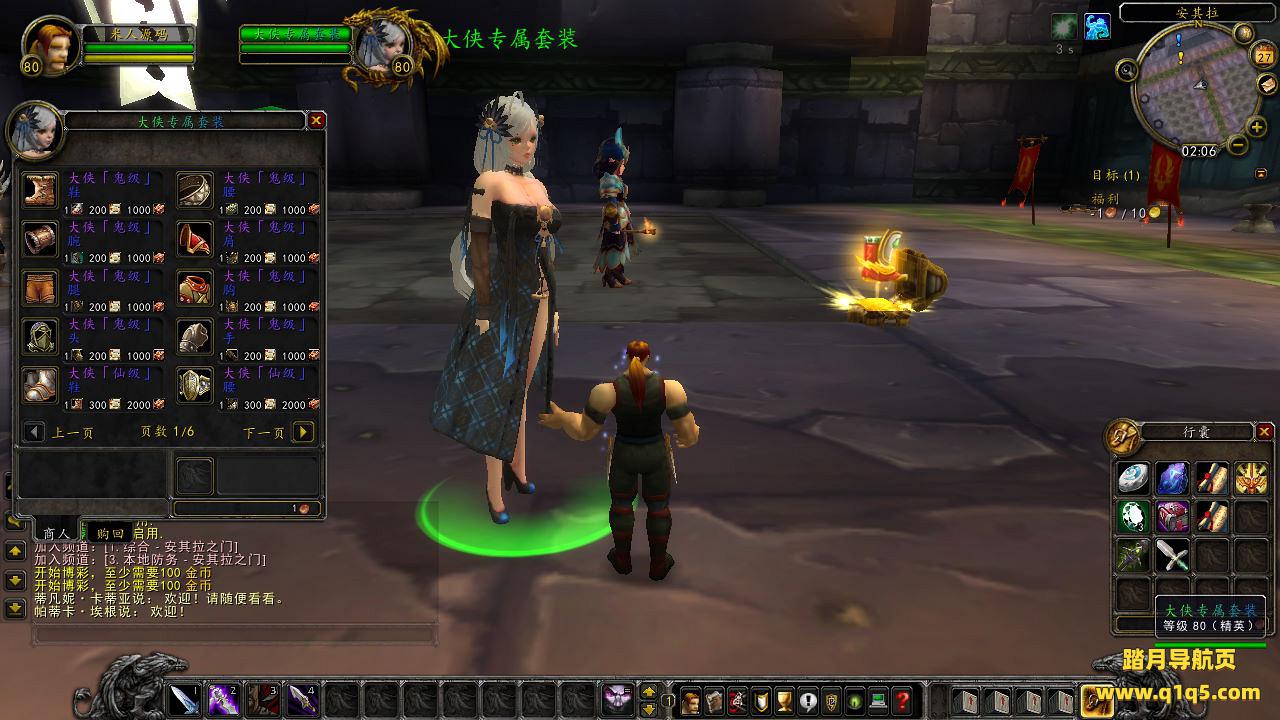Screen dimensions: 1280x720
Task: Close the merchant window
Action: click(316, 121)
